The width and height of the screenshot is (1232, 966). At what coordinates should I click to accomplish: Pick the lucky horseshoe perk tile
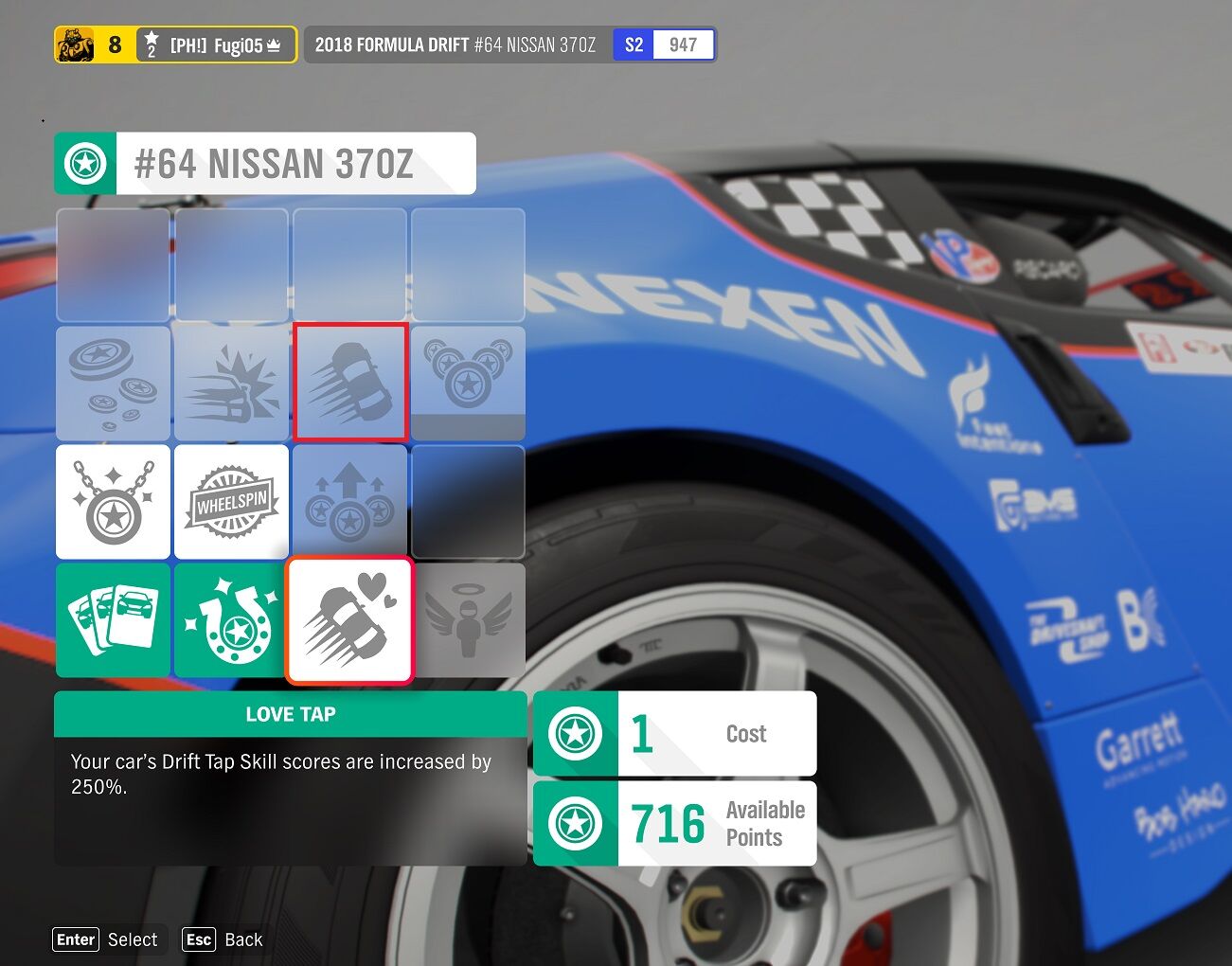point(231,620)
